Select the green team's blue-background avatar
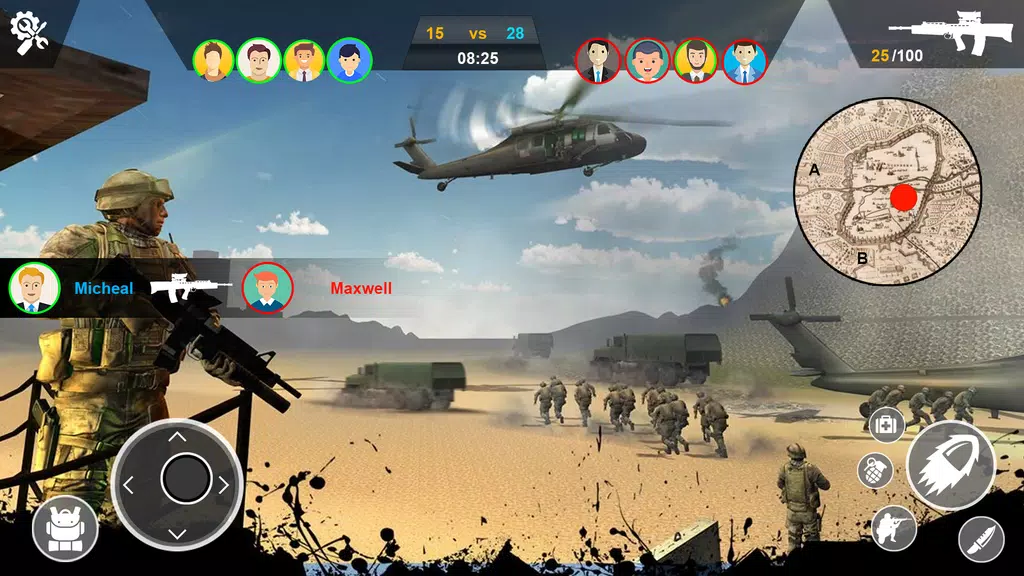Viewport: 1024px width, 576px height. [x=350, y=61]
